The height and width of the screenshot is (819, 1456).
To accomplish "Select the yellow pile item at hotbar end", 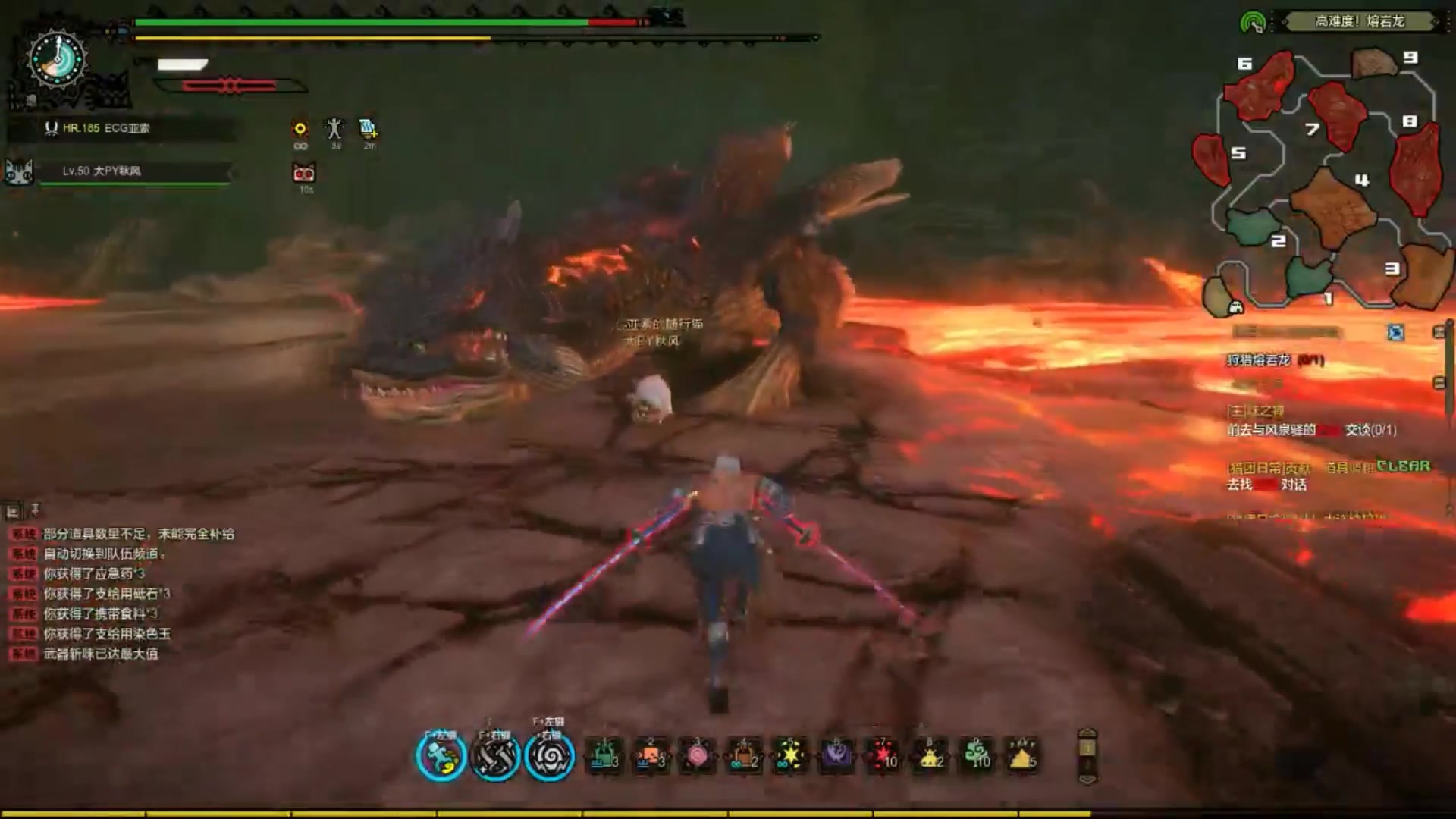I will point(1023,756).
